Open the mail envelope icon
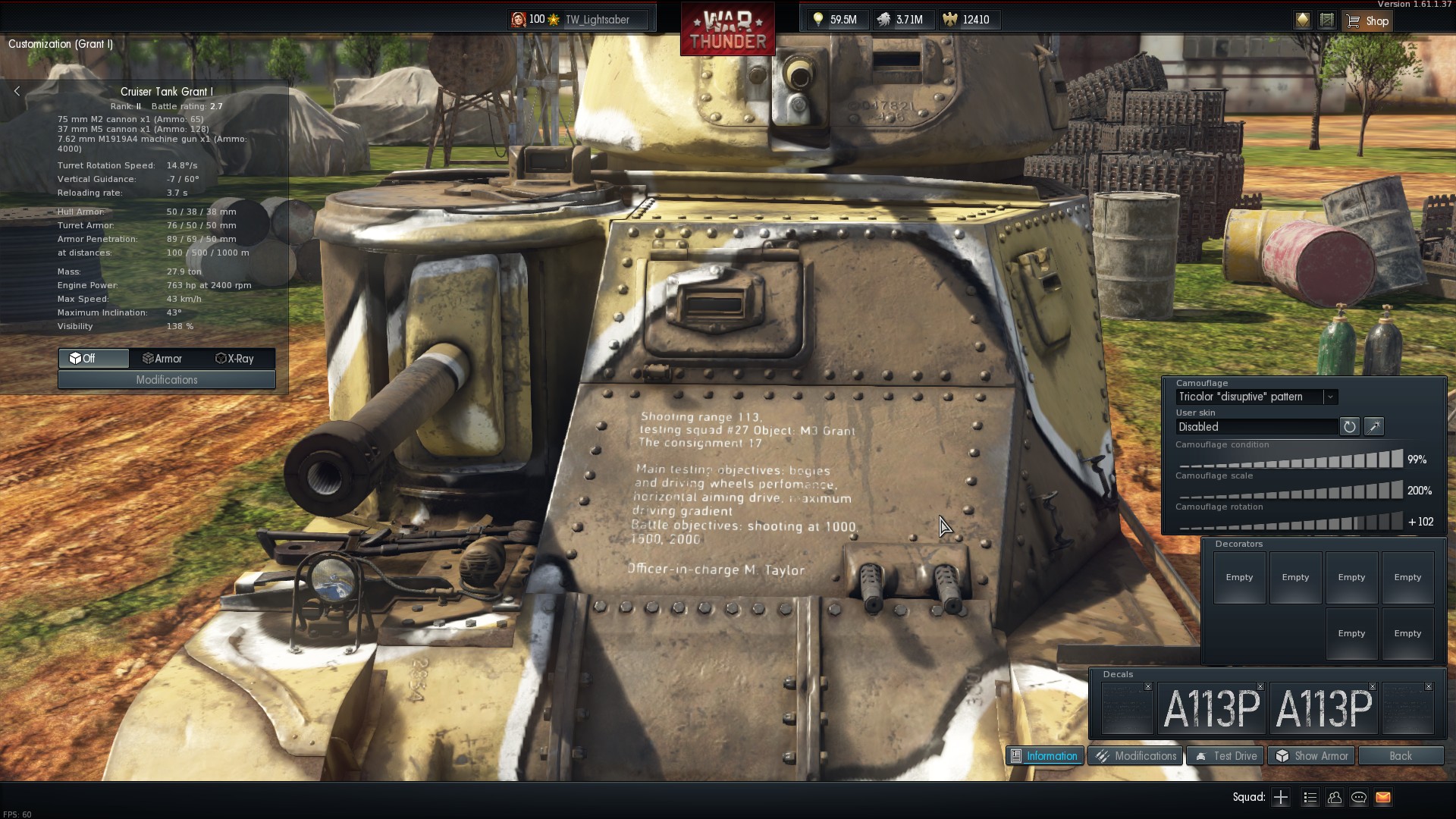The height and width of the screenshot is (819, 1456). [1383, 797]
